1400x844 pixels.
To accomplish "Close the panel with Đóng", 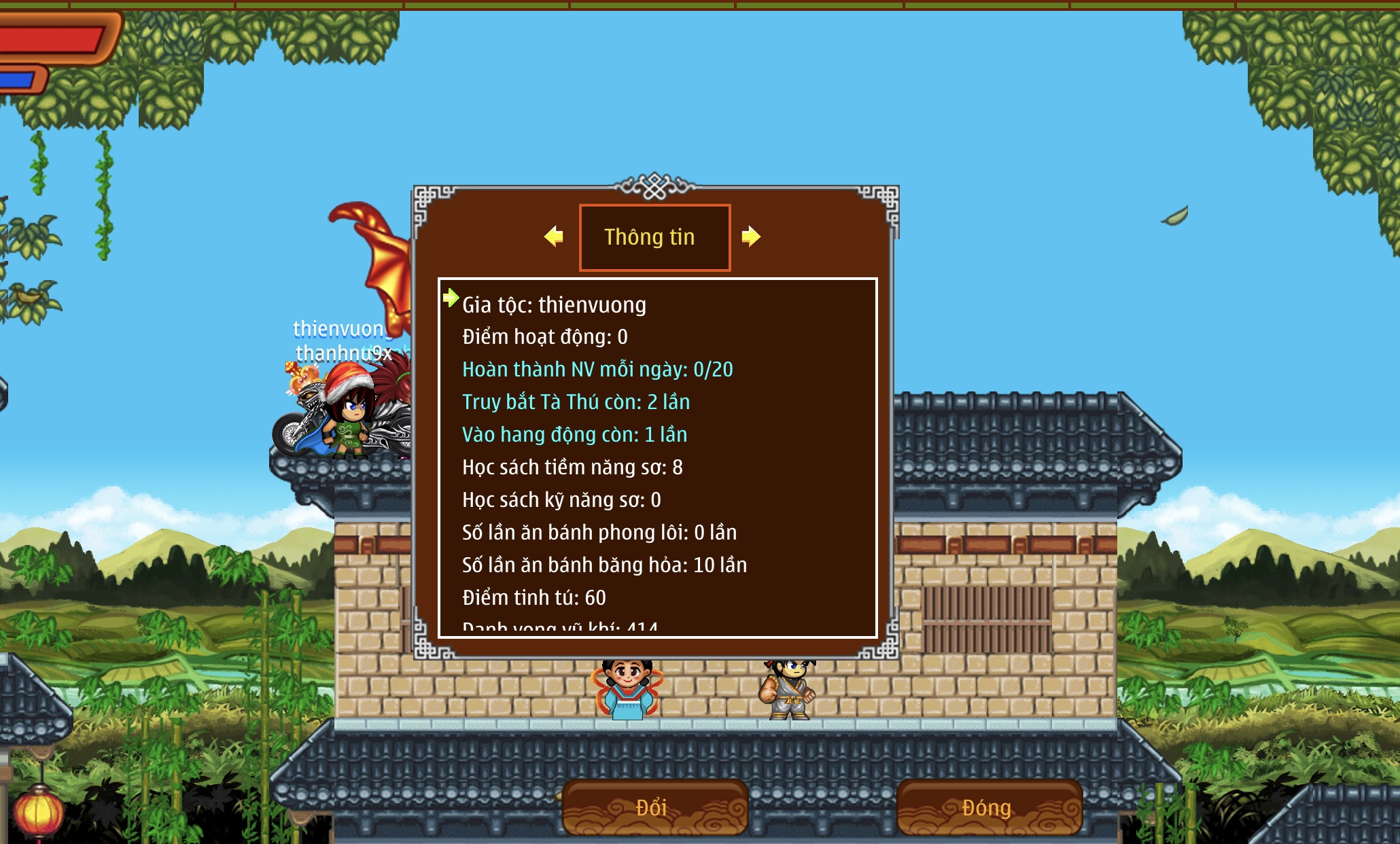I will click(988, 808).
